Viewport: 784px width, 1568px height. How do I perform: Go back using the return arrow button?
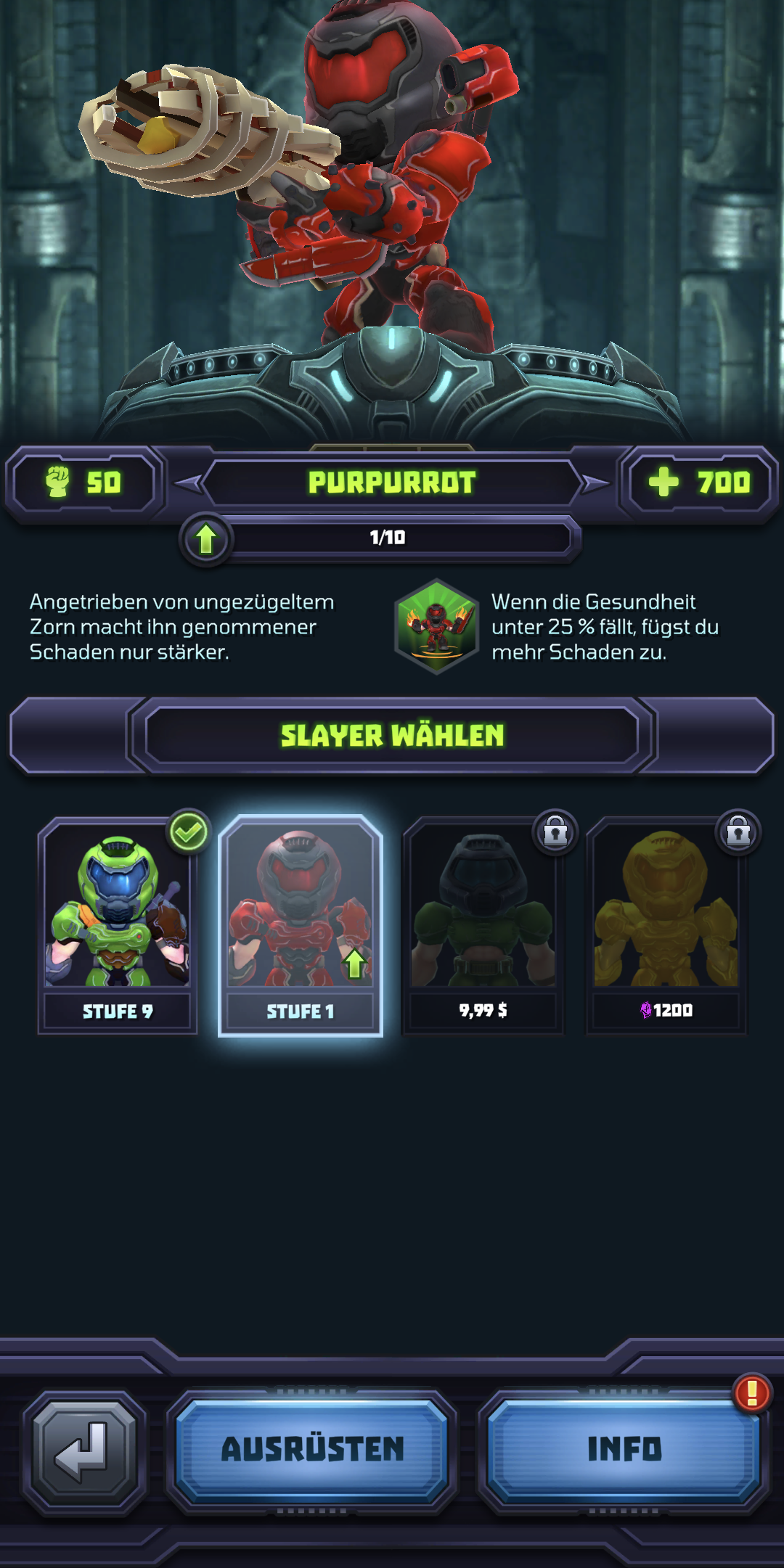point(84,1451)
